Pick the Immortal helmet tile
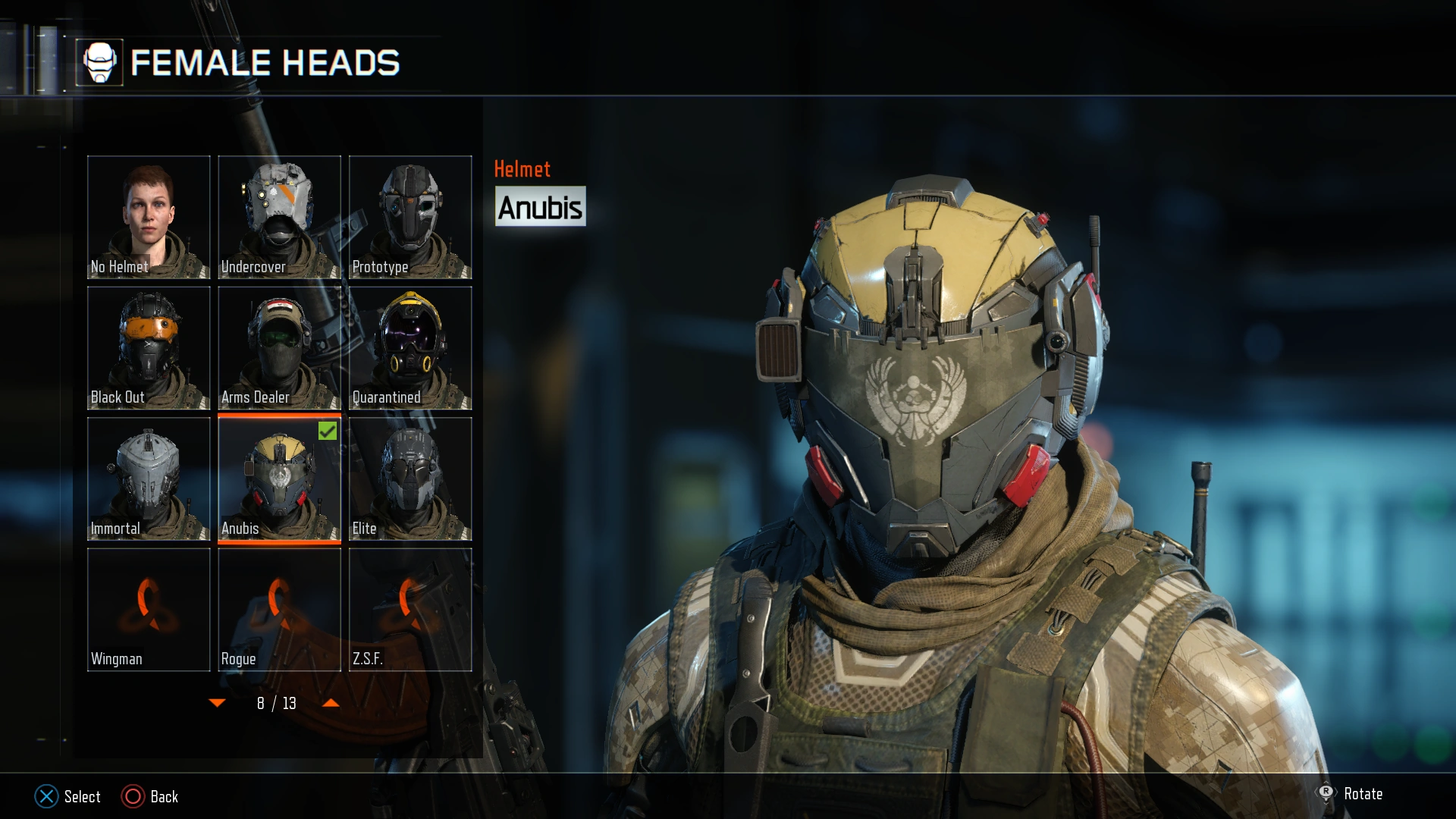 pyautogui.click(x=149, y=479)
